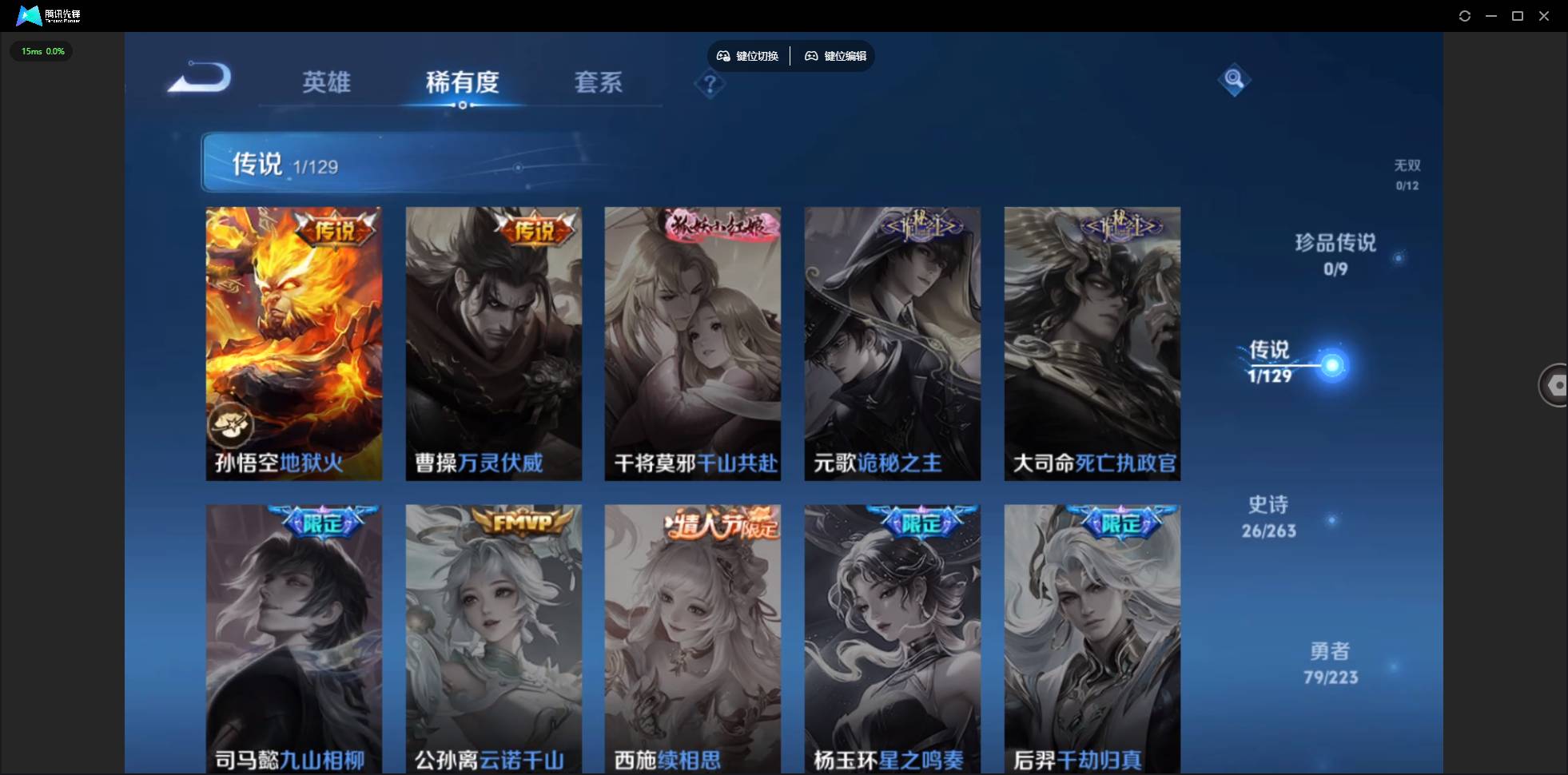Select 勇者 rarity category
The width and height of the screenshot is (1568, 775).
coord(1329,663)
